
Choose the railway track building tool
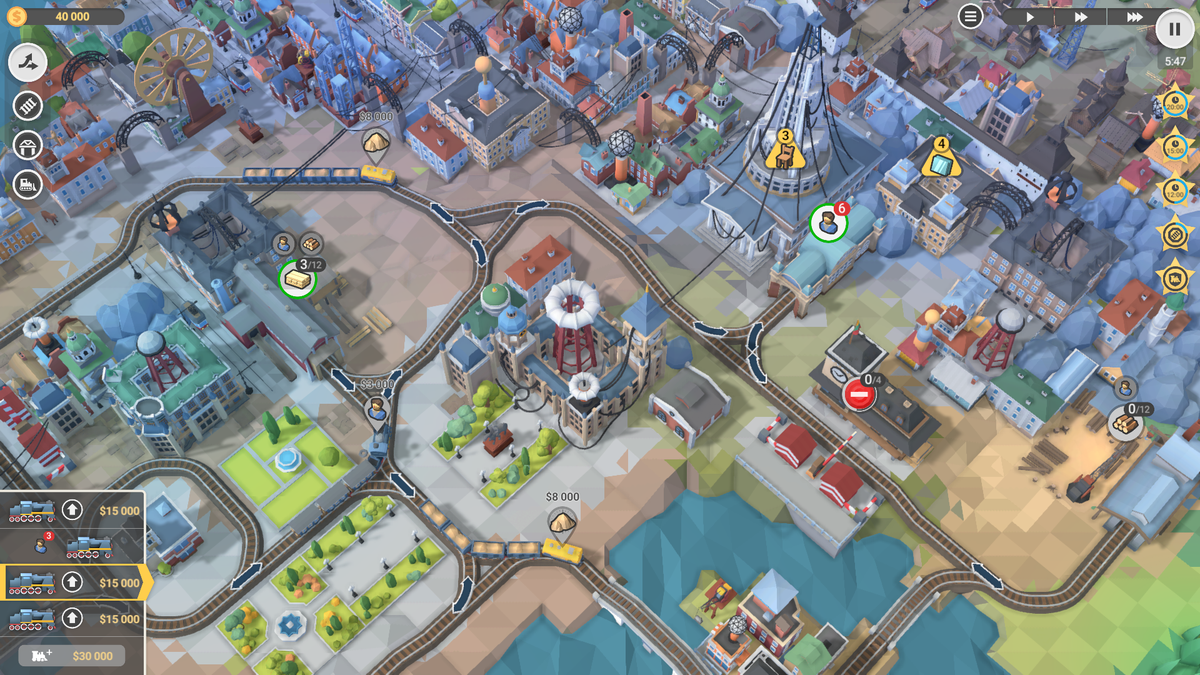pos(28,104)
